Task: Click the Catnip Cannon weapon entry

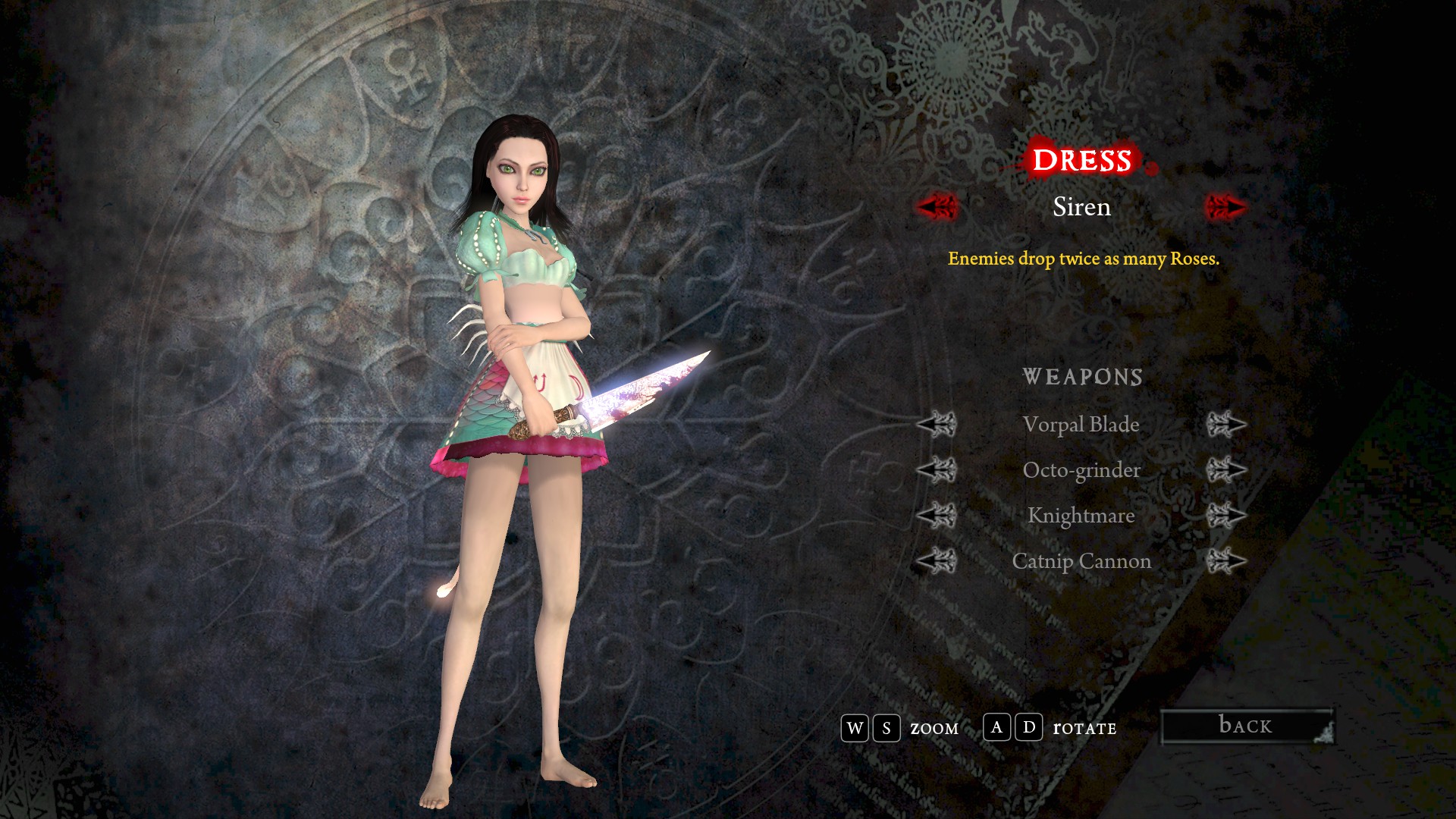Action: [1081, 561]
